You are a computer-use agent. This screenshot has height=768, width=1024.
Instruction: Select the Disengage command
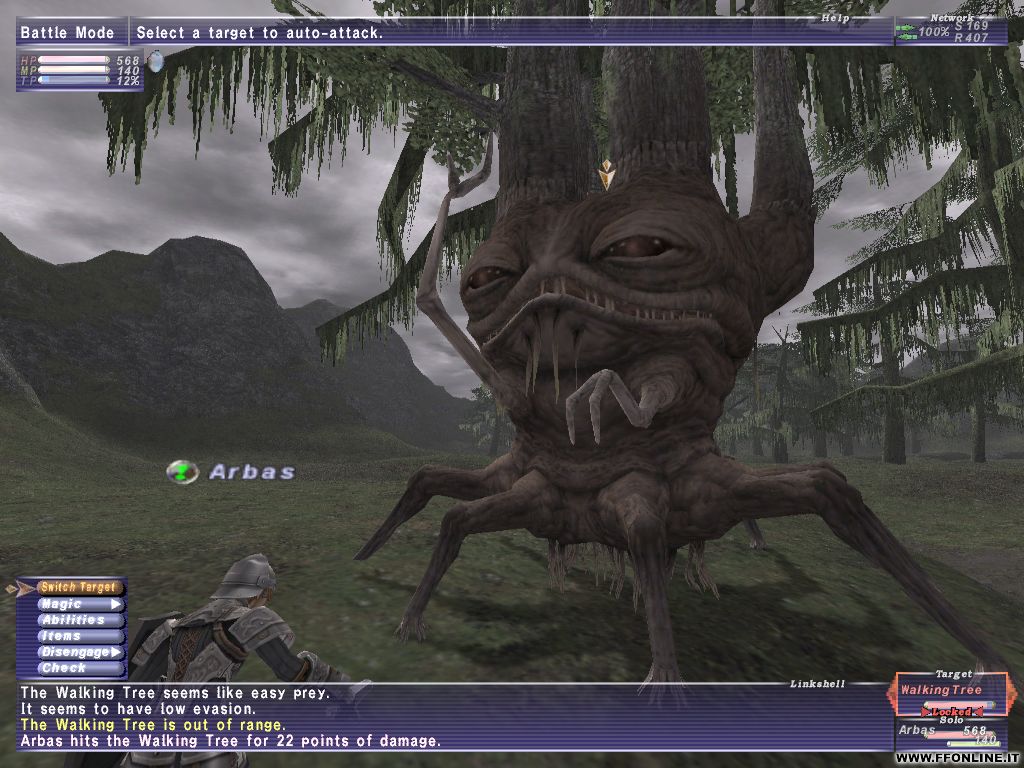(x=78, y=652)
